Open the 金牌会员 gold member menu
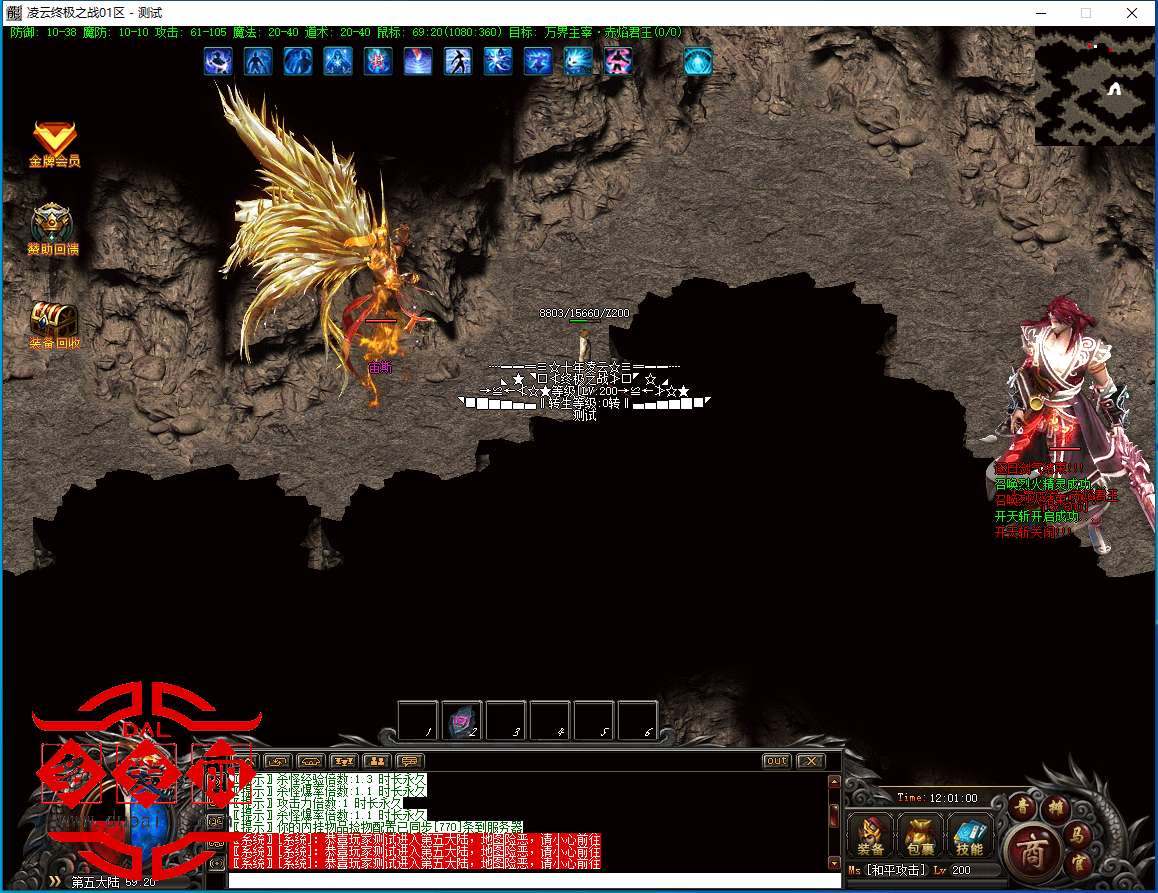The image size is (1158, 893). pyautogui.click(x=54, y=141)
